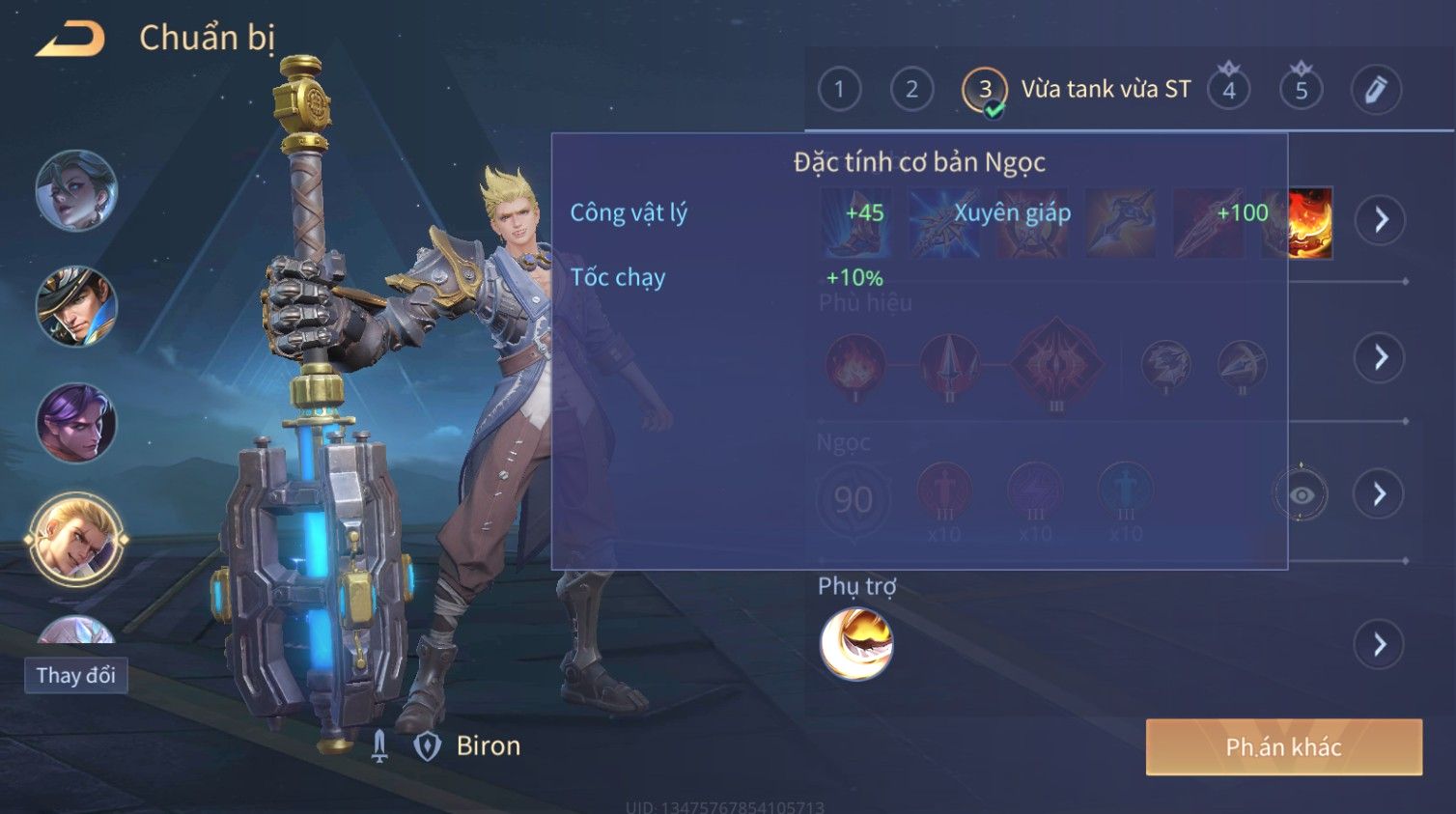1456x814 pixels.
Task: Select the Phụ trợ talent icon
Action: (856, 644)
